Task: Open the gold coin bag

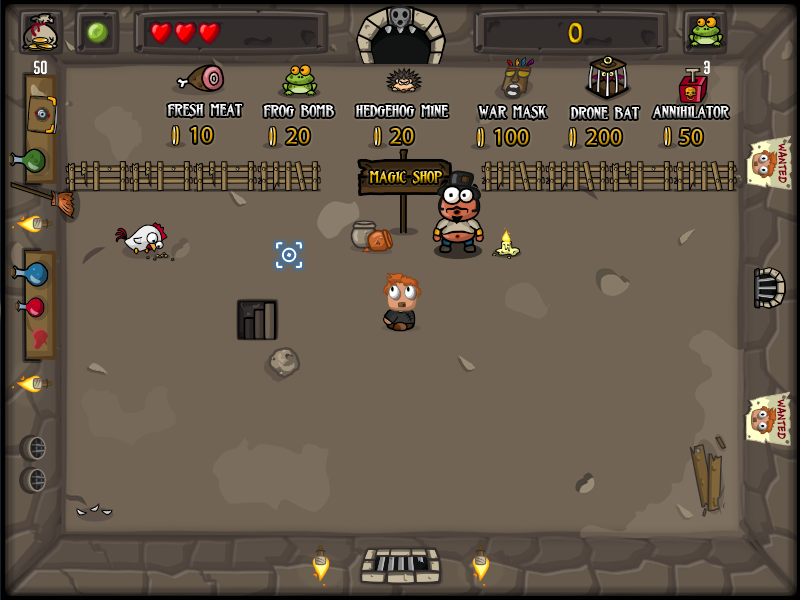Action: point(41,32)
